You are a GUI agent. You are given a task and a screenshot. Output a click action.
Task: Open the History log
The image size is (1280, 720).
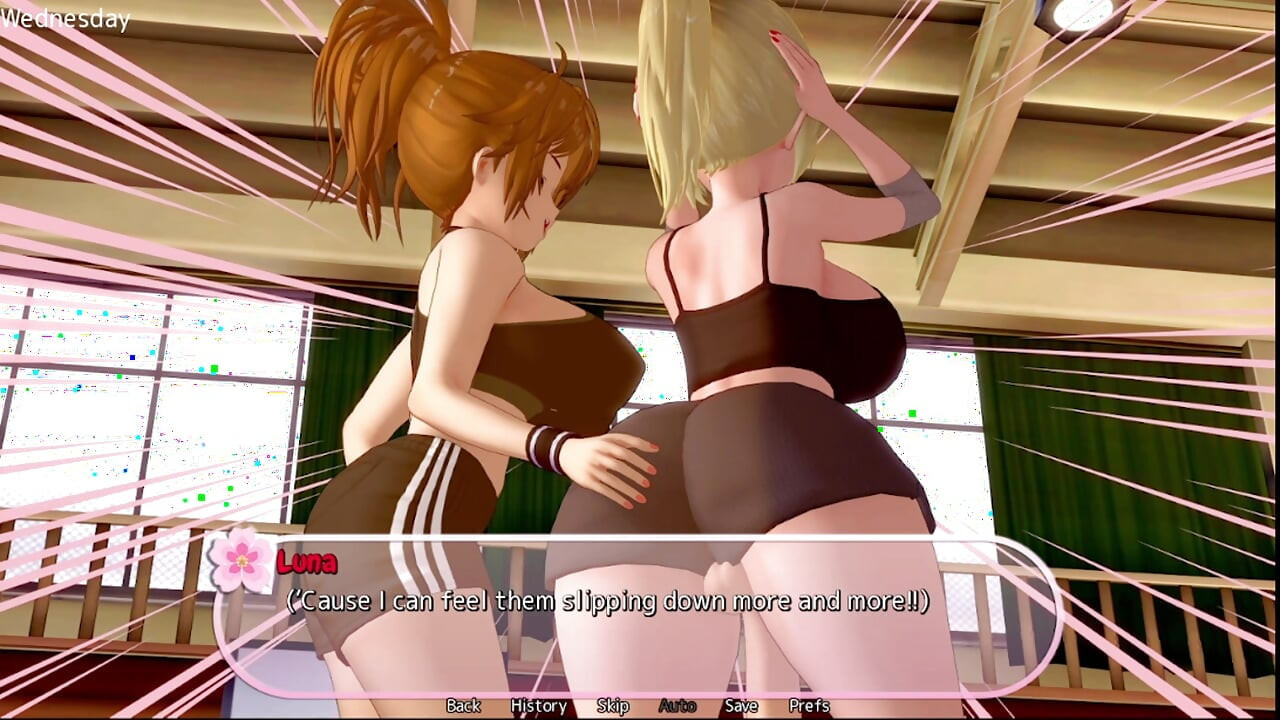click(537, 705)
